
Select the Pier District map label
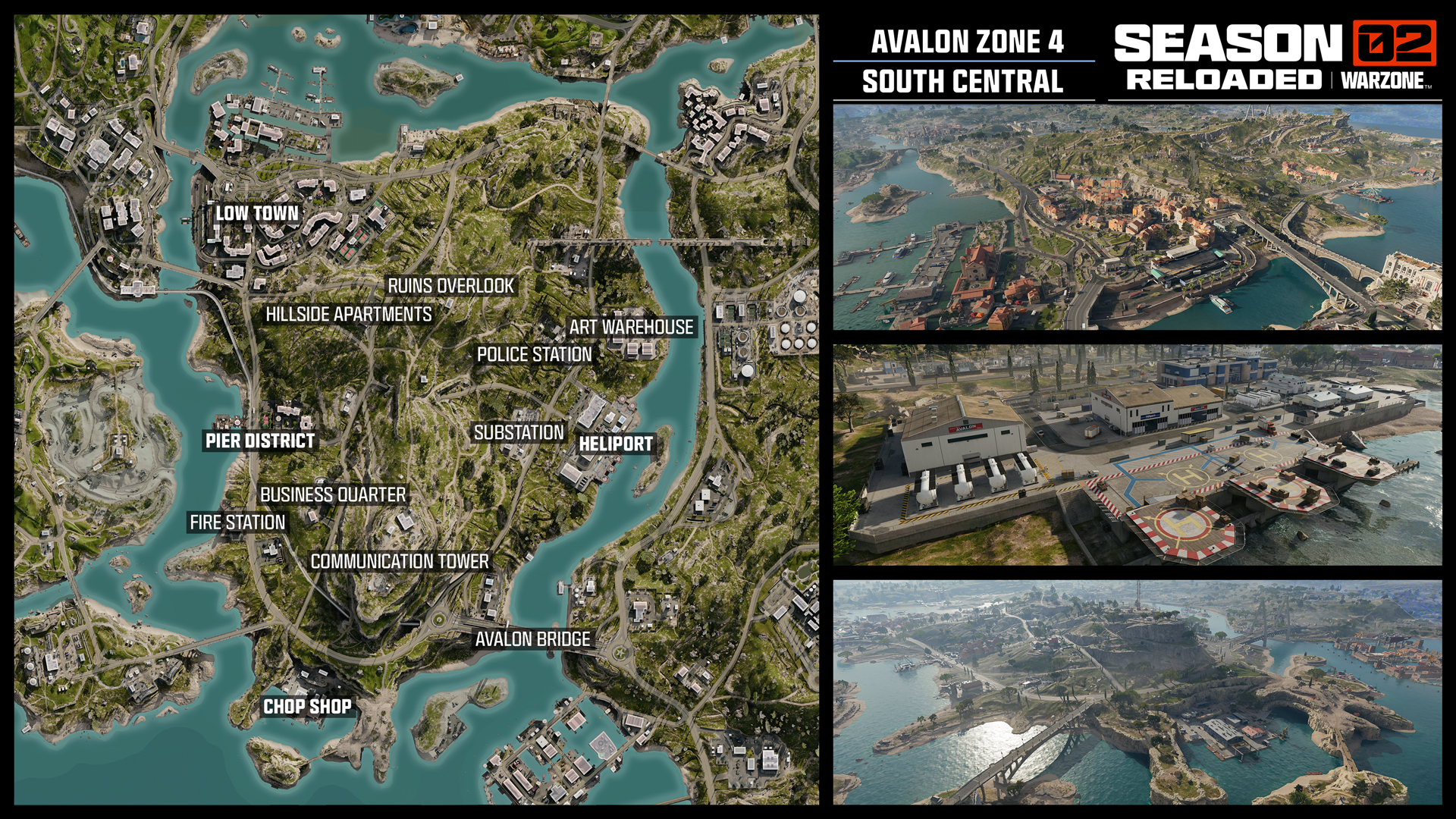pyautogui.click(x=259, y=441)
